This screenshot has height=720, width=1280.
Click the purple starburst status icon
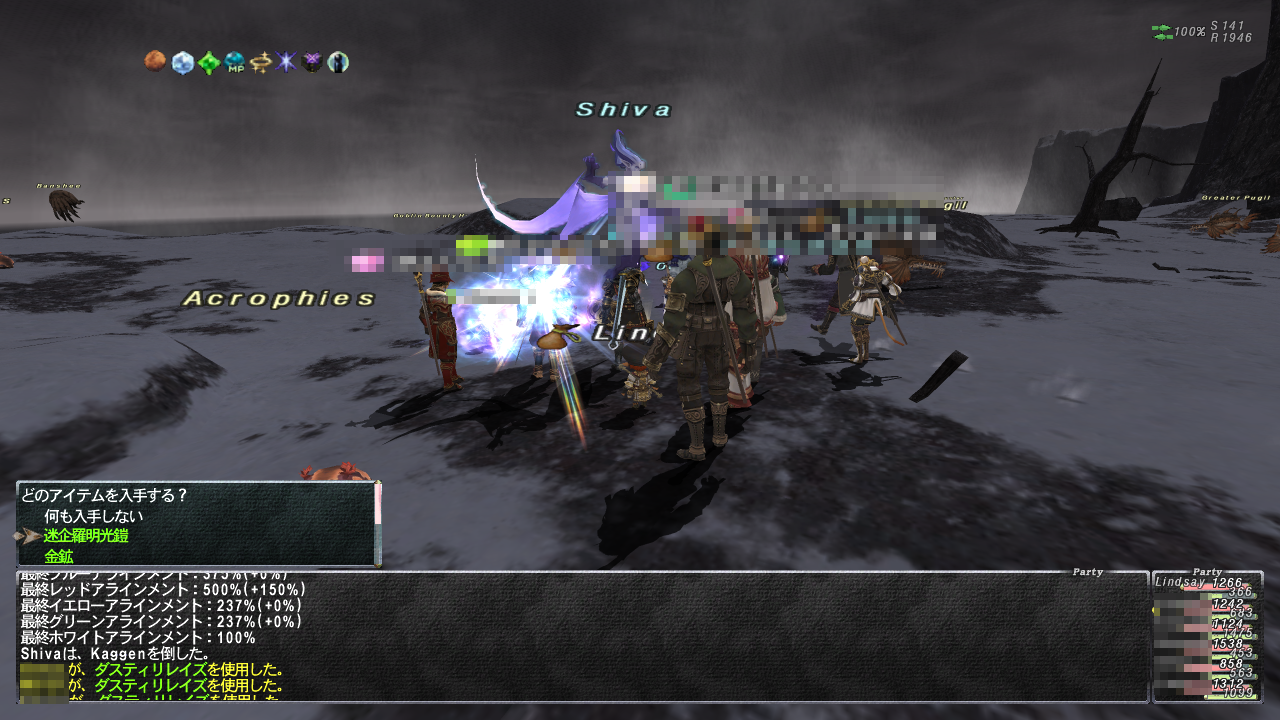(287, 63)
